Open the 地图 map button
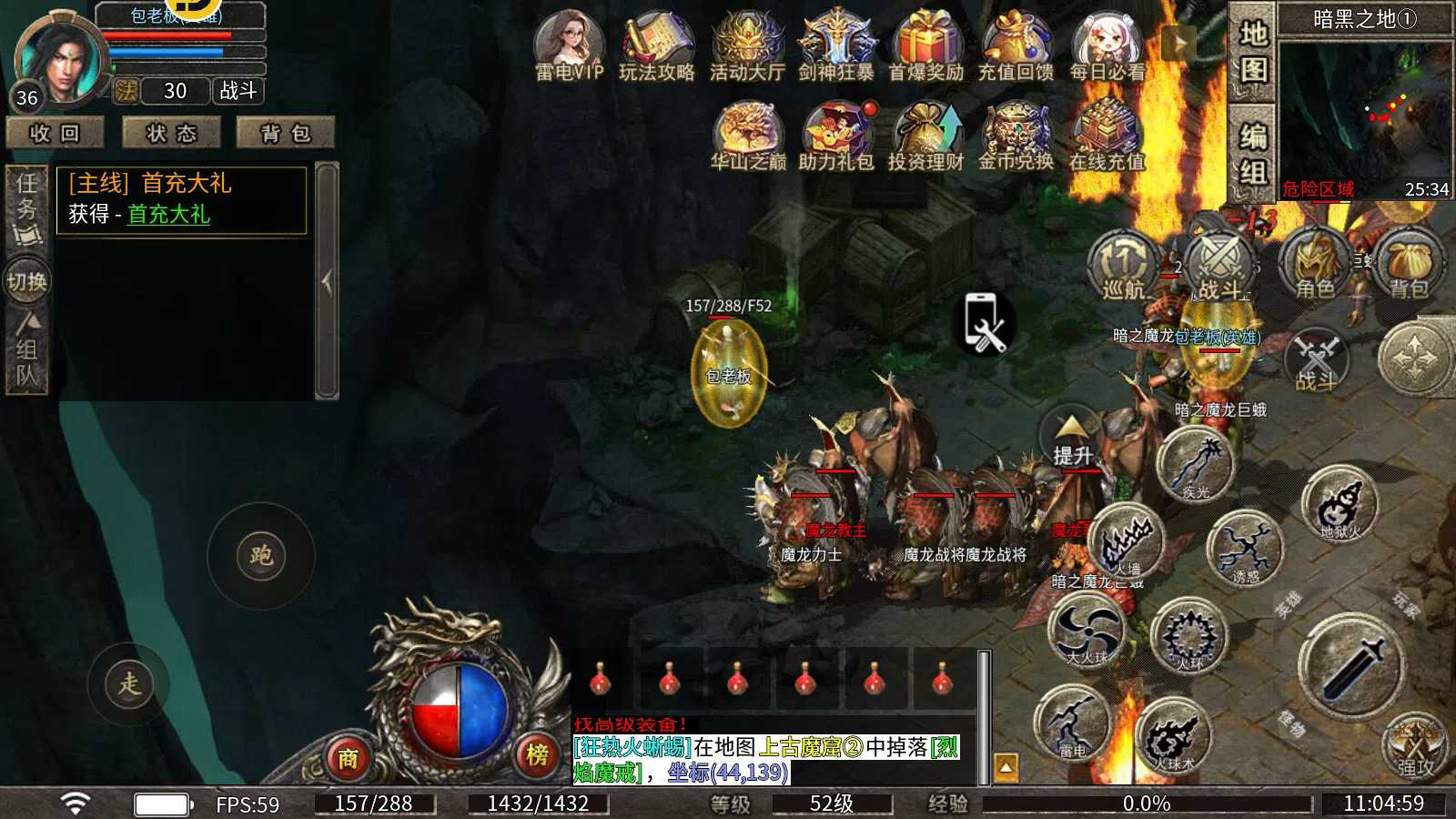 pyautogui.click(x=1253, y=50)
